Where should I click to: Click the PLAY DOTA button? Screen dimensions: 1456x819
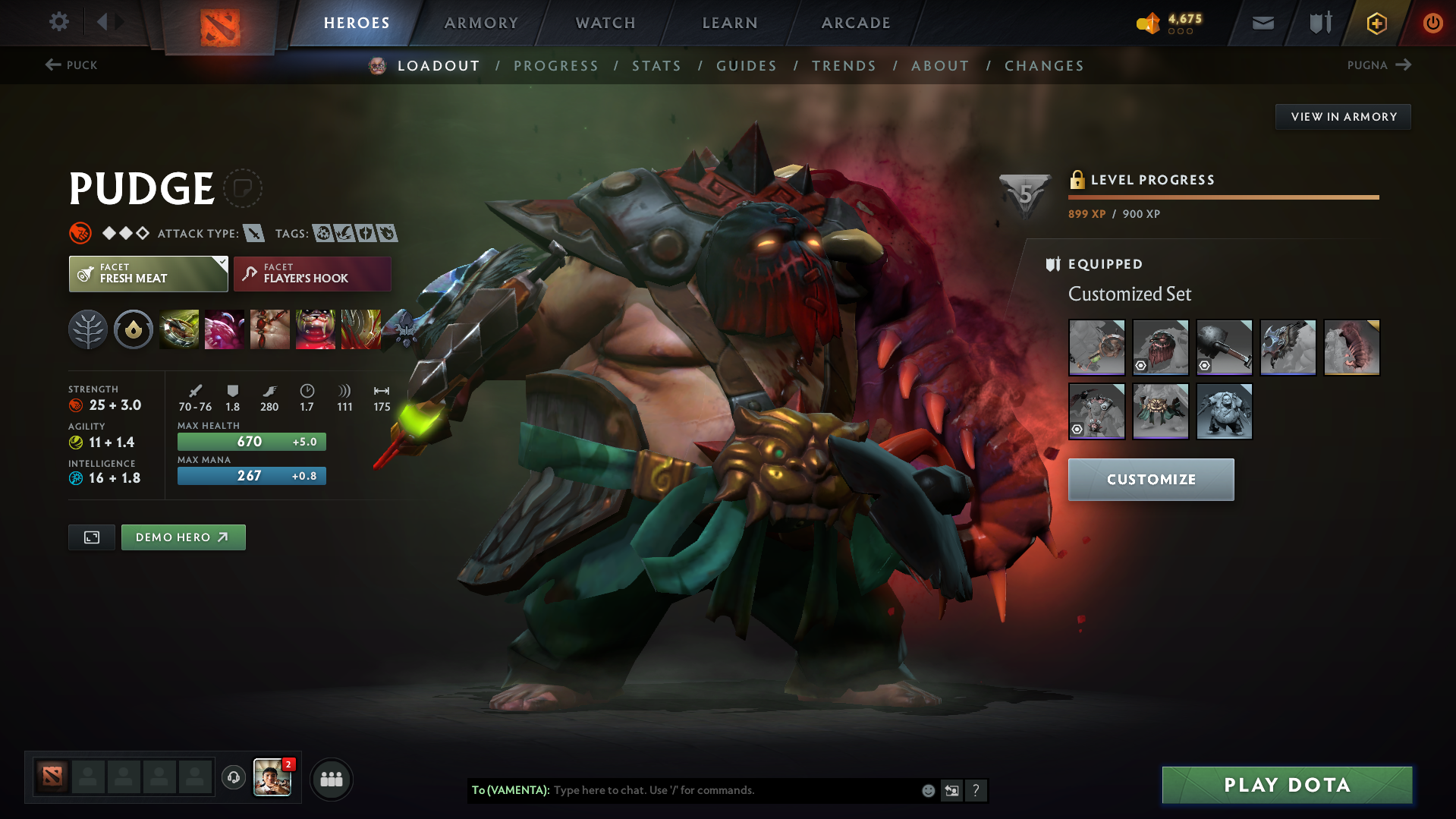pos(1286,785)
